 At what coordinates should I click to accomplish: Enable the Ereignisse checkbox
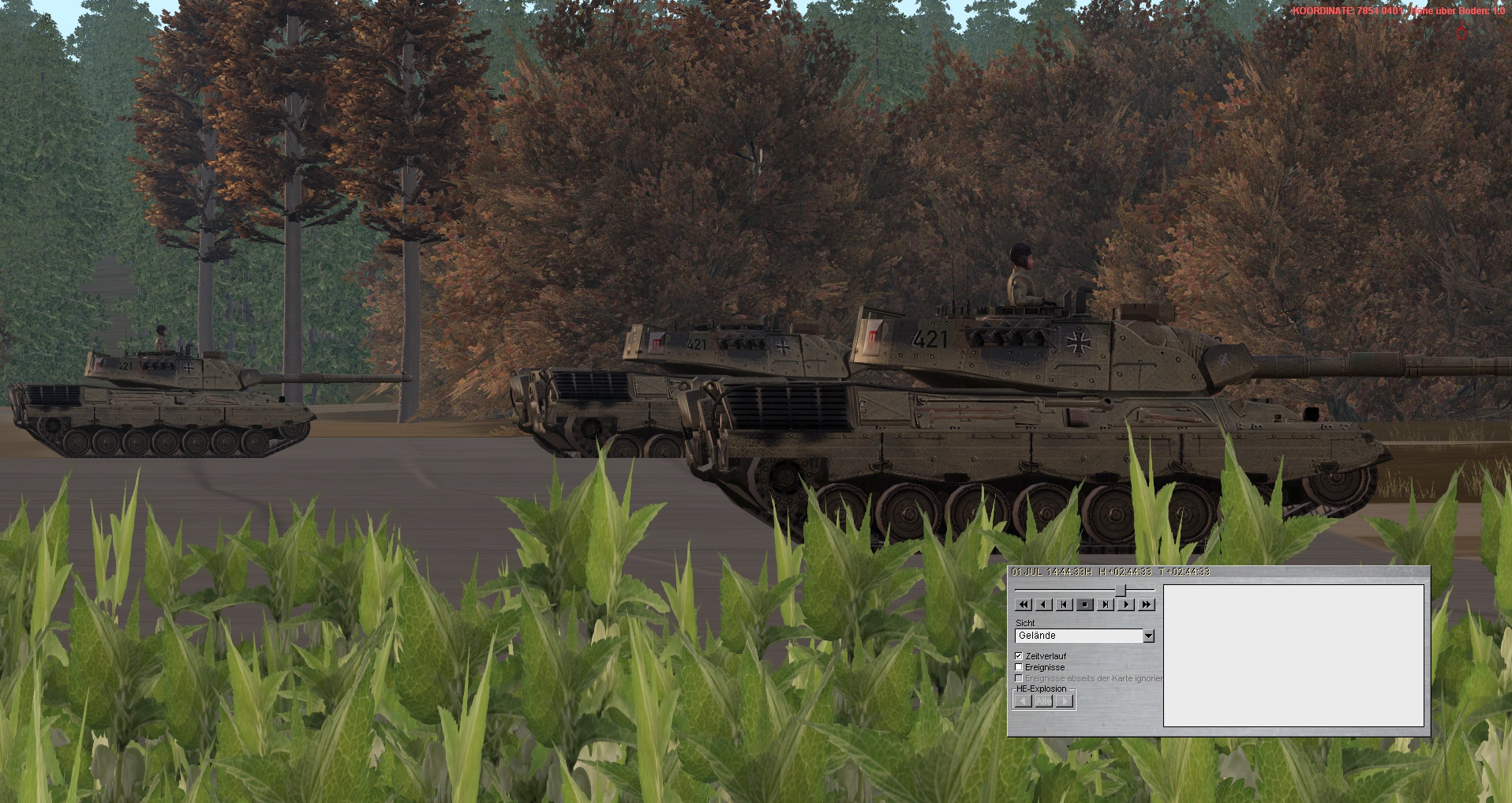[1019, 667]
